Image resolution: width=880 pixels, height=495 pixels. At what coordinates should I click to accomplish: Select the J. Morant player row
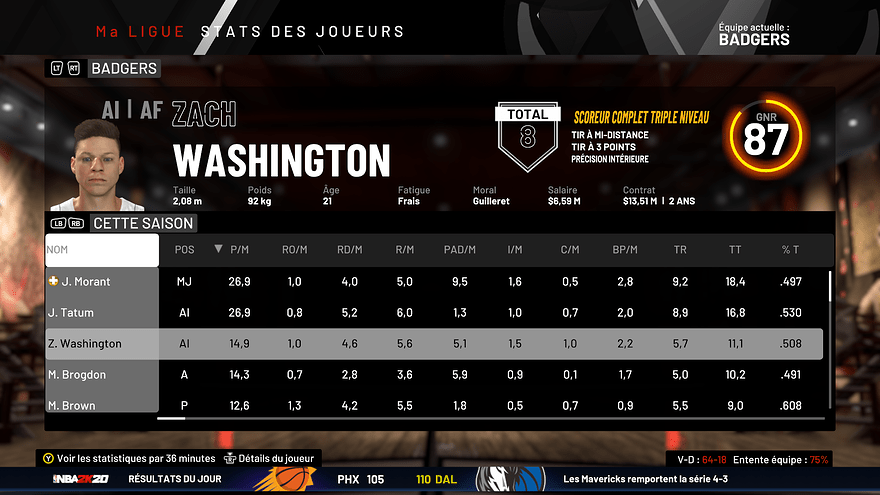pos(101,282)
